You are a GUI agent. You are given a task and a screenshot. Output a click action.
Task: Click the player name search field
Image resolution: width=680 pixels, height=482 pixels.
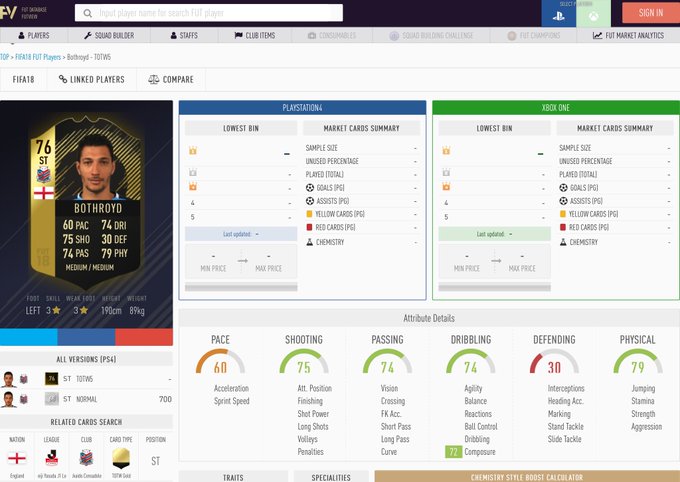[208, 13]
